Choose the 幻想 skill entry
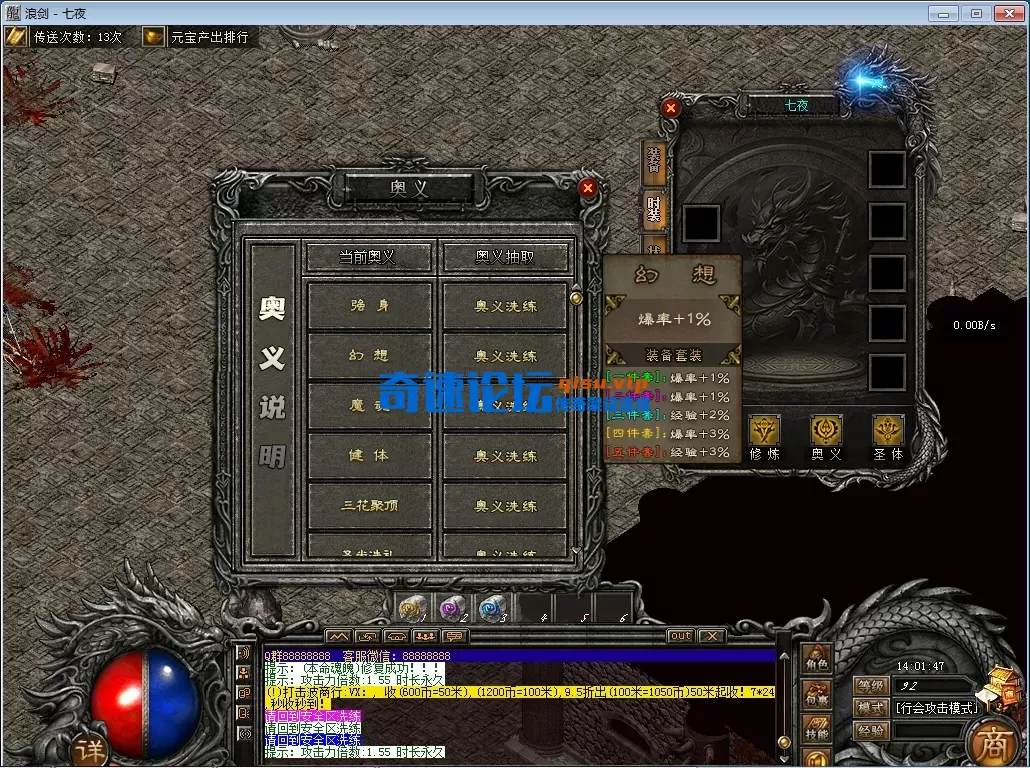Image resolution: width=1030 pixels, height=768 pixels. coord(370,356)
